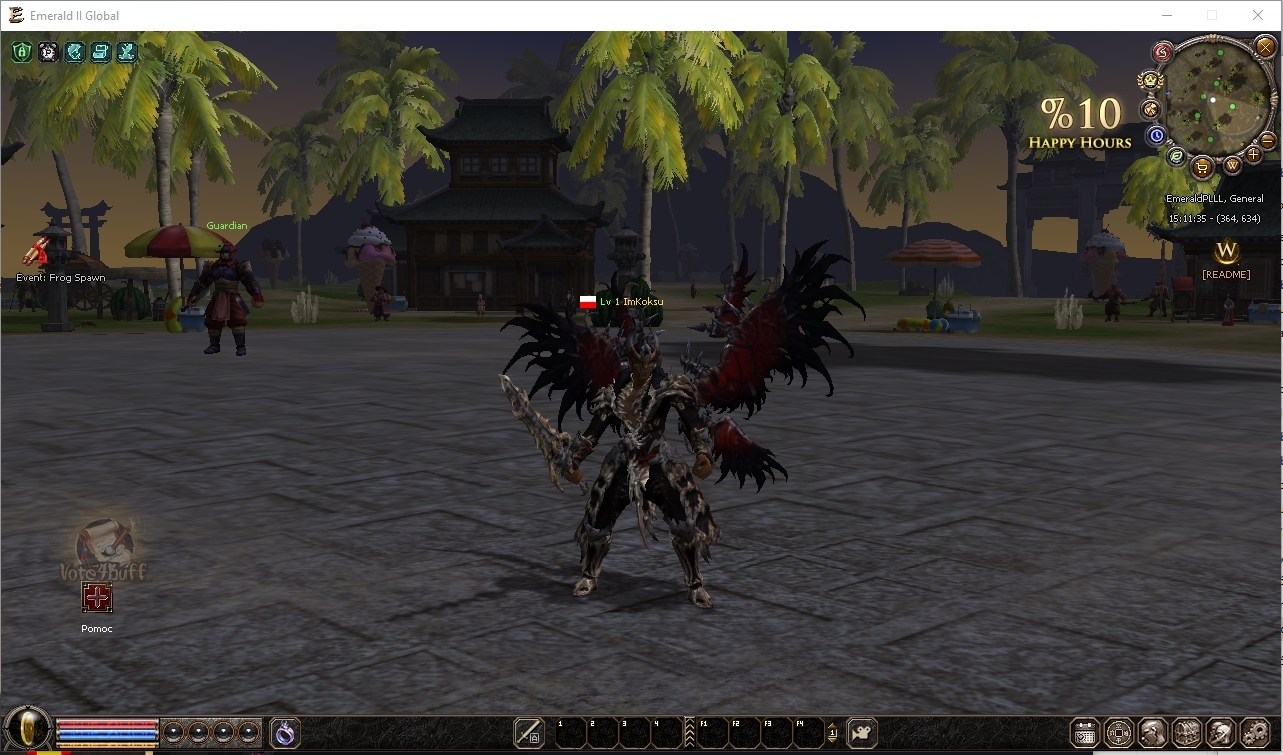This screenshot has height=755, width=1283.
Task: Close the minimap with the X button
Action: [x=1264, y=46]
